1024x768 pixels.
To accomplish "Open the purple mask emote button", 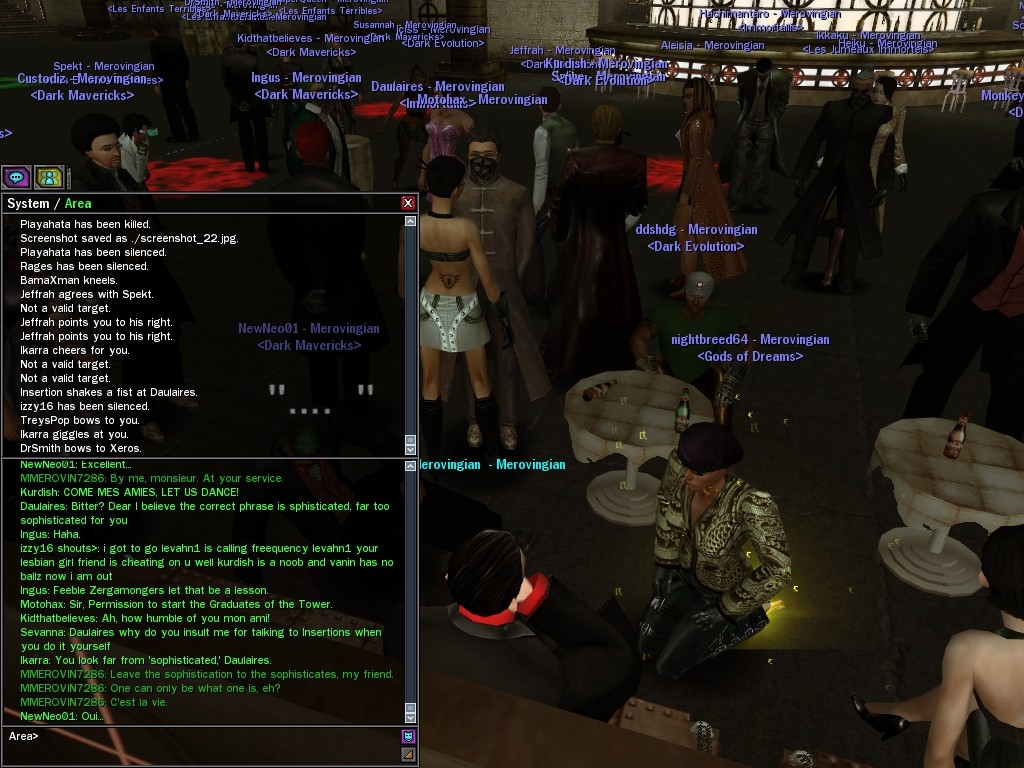I will click(x=408, y=737).
